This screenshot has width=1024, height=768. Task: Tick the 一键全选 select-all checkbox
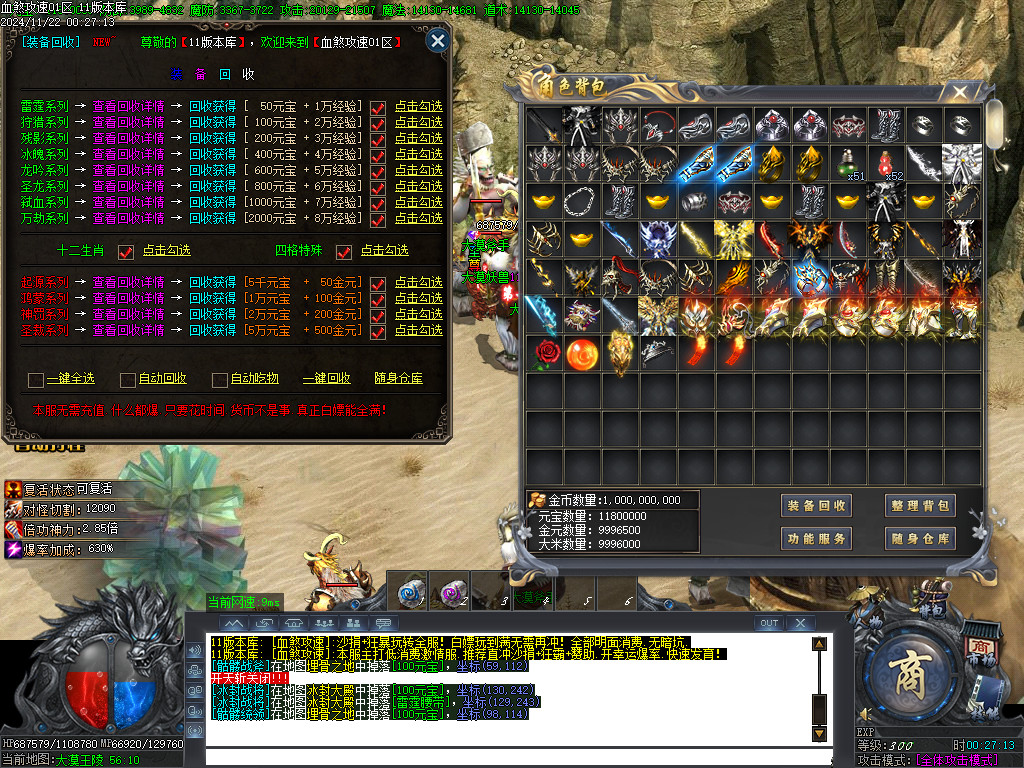click(x=36, y=379)
